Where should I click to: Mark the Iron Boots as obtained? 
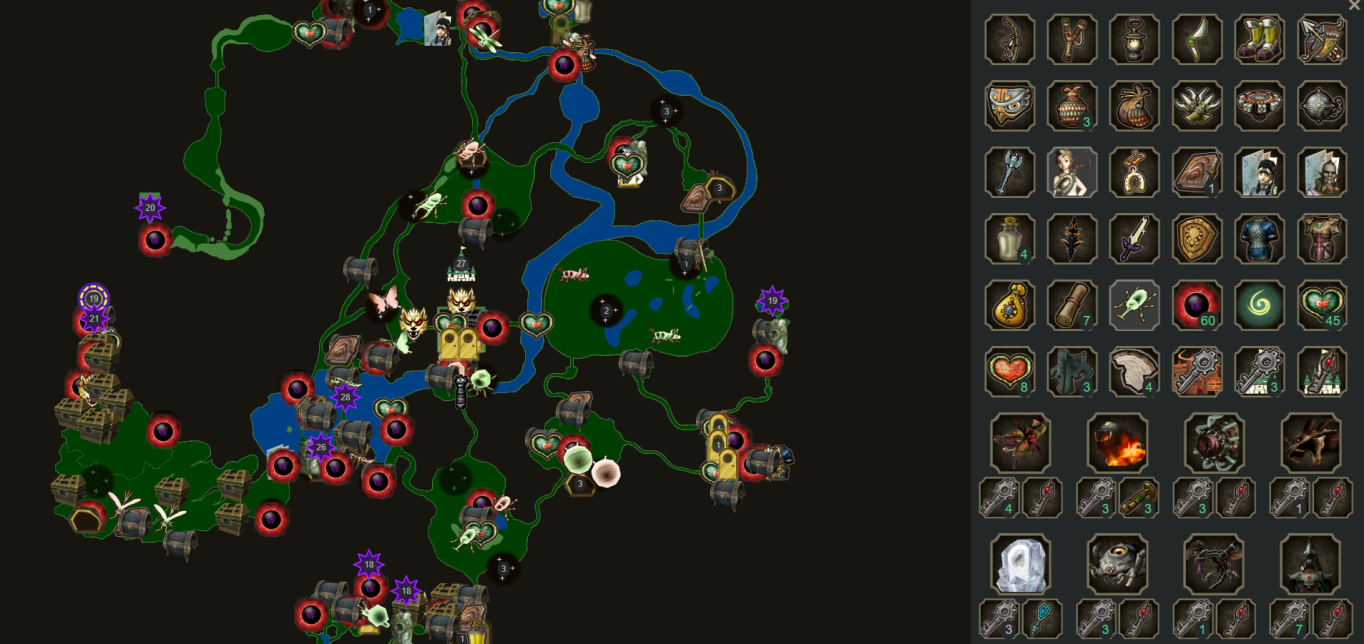point(1259,40)
